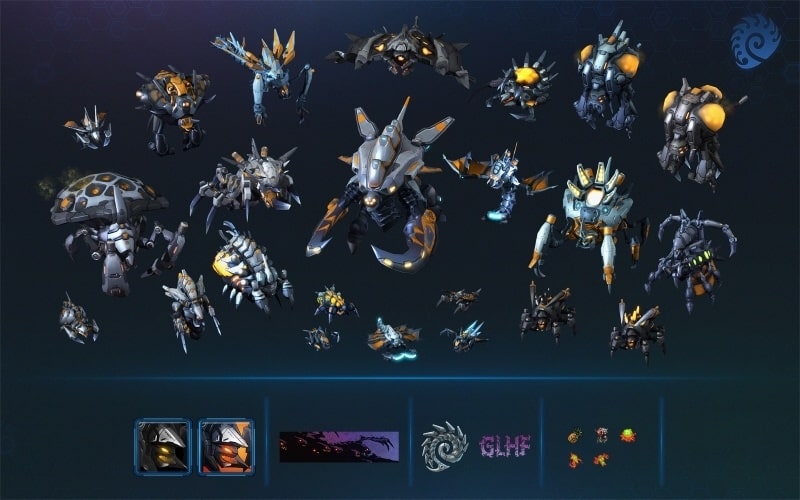Viewport: 800px width, 500px height.
Task: Pick the silver Zerg spiral spray
Action: point(444,446)
